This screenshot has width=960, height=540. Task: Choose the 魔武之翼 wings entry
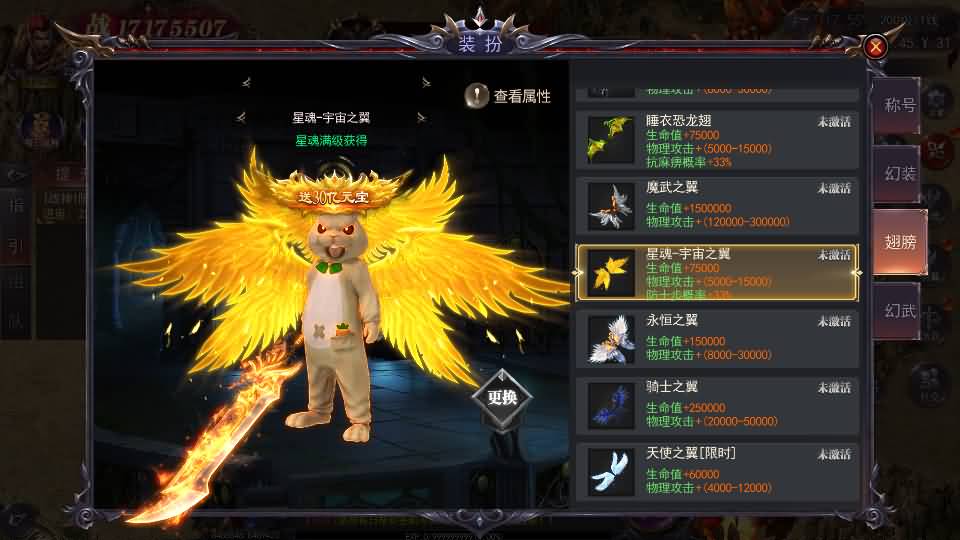(717, 206)
